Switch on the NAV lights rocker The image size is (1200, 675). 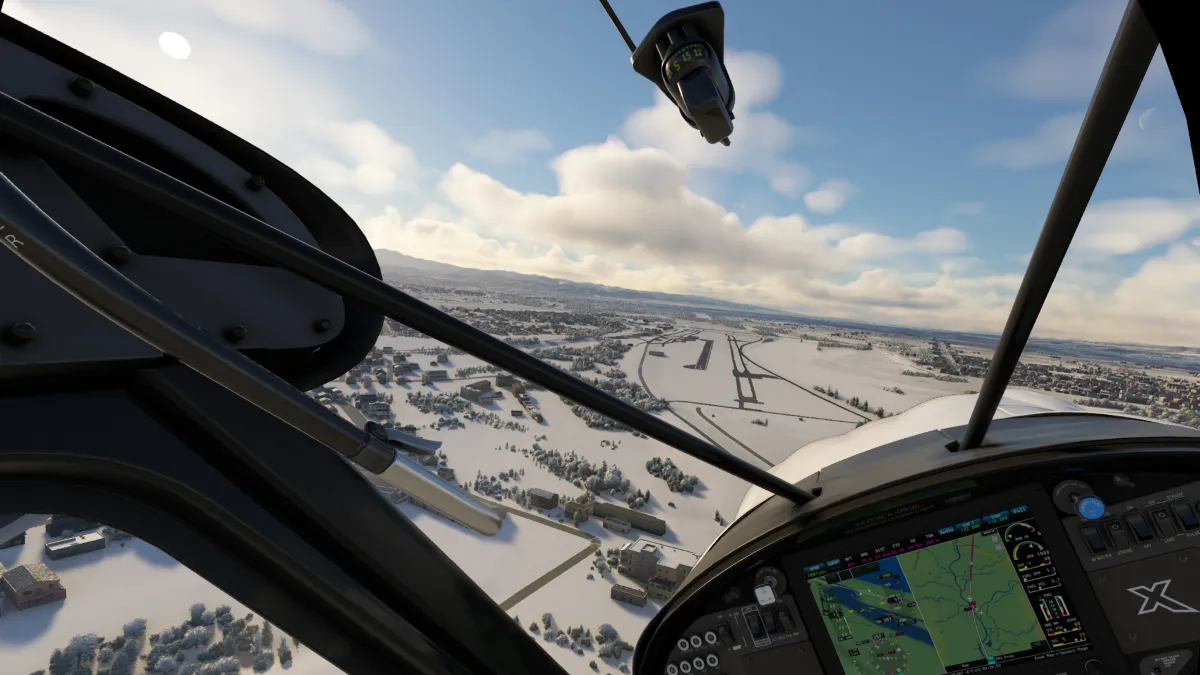click(x=1140, y=527)
